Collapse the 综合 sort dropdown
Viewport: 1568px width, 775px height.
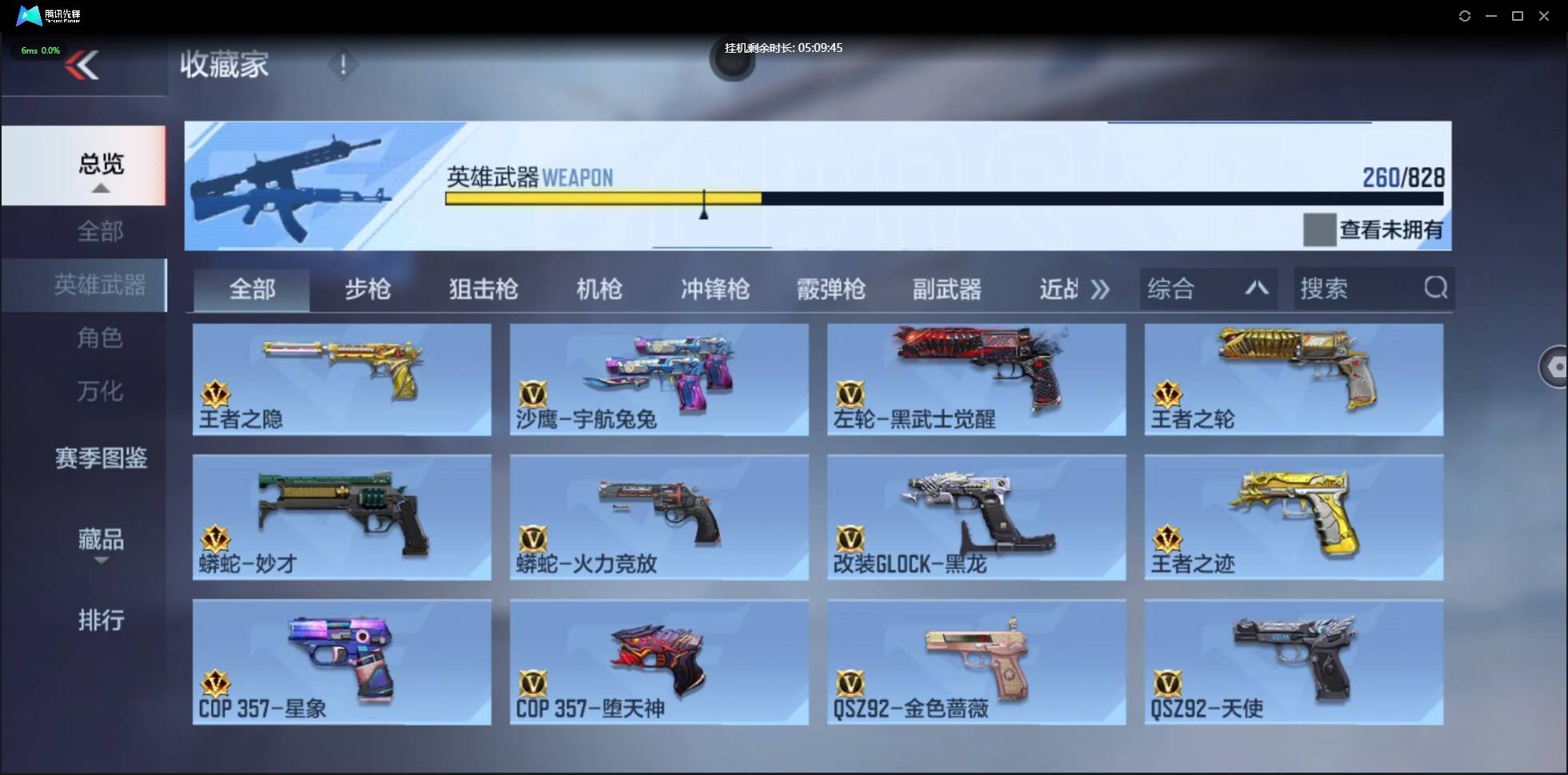[1256, 288]
